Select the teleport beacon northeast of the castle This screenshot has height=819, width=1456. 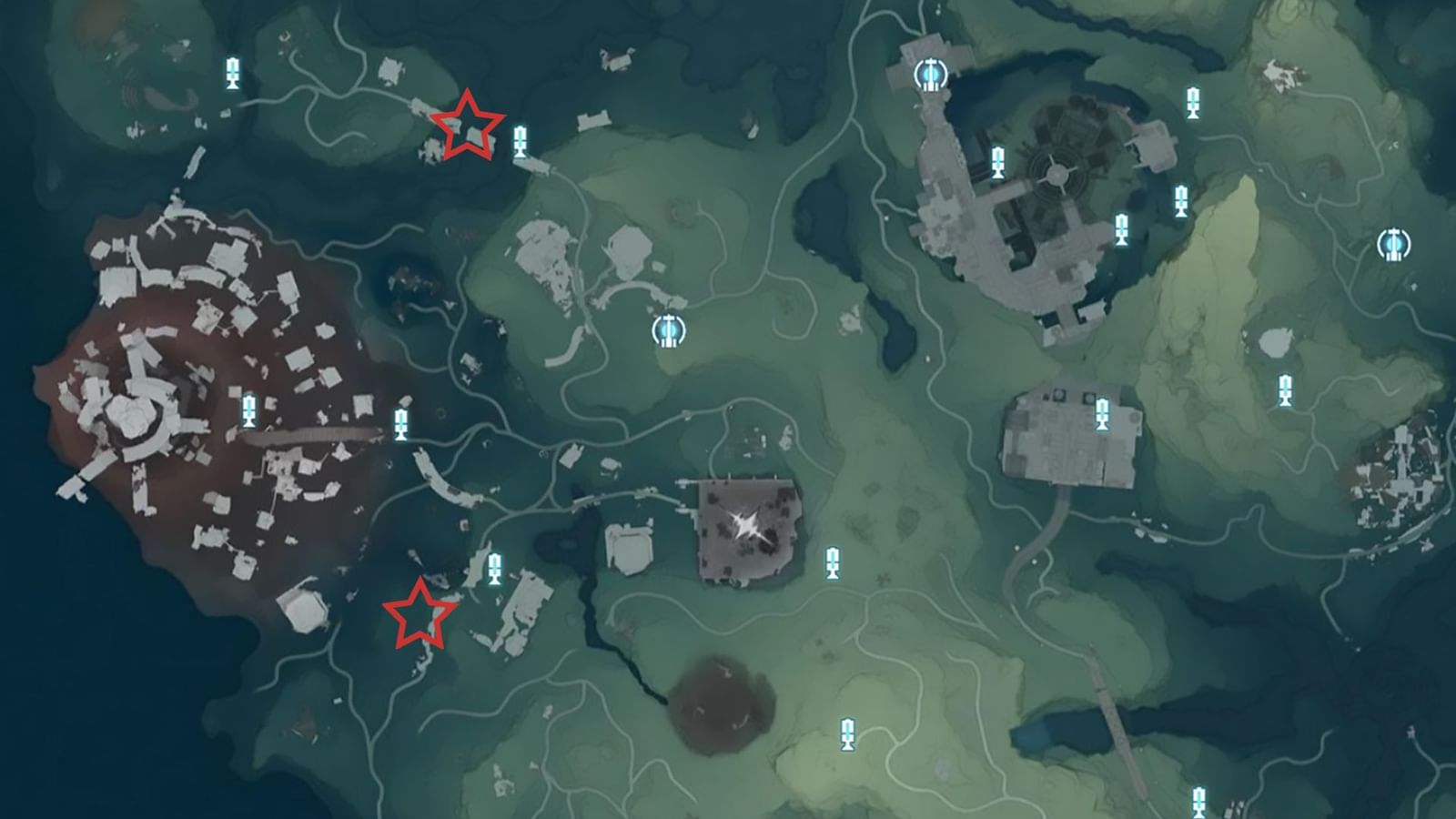click(1192, 100)
